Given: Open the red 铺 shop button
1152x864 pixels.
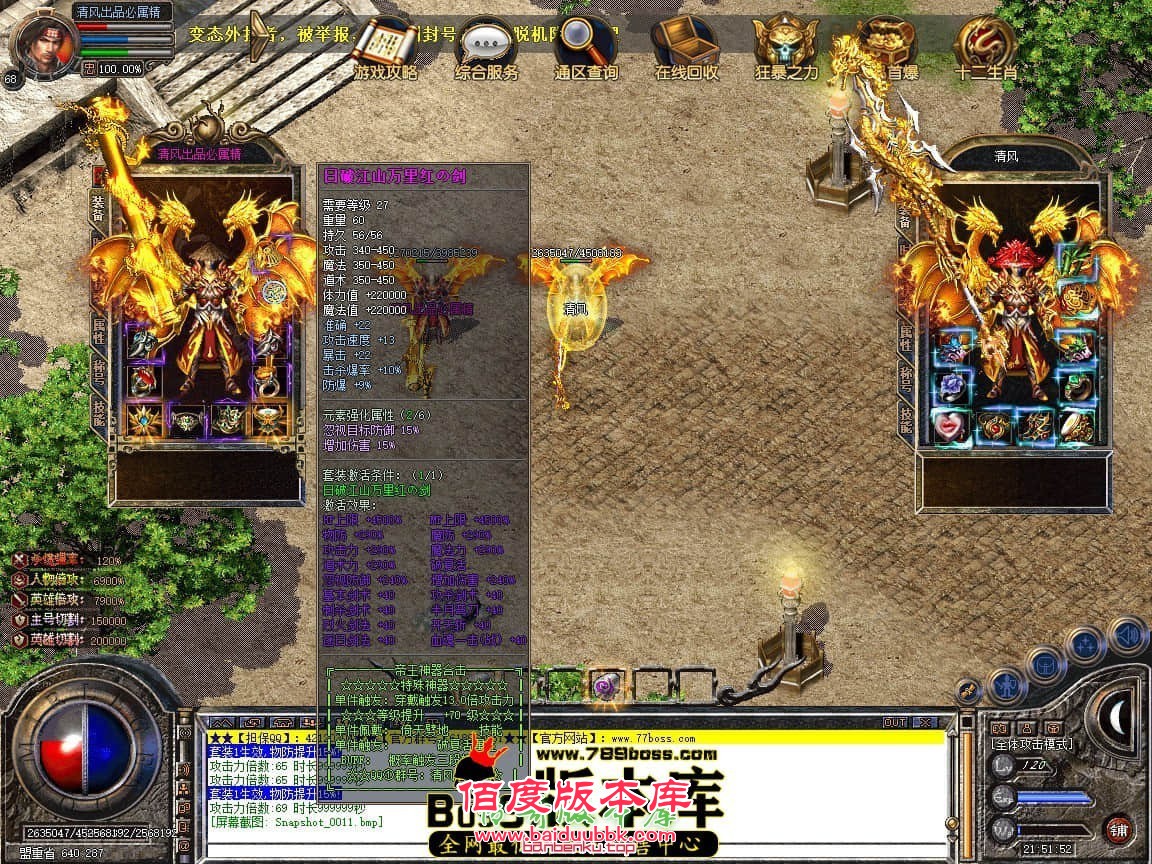Looking at the screenshot, I should point(1117,829).
